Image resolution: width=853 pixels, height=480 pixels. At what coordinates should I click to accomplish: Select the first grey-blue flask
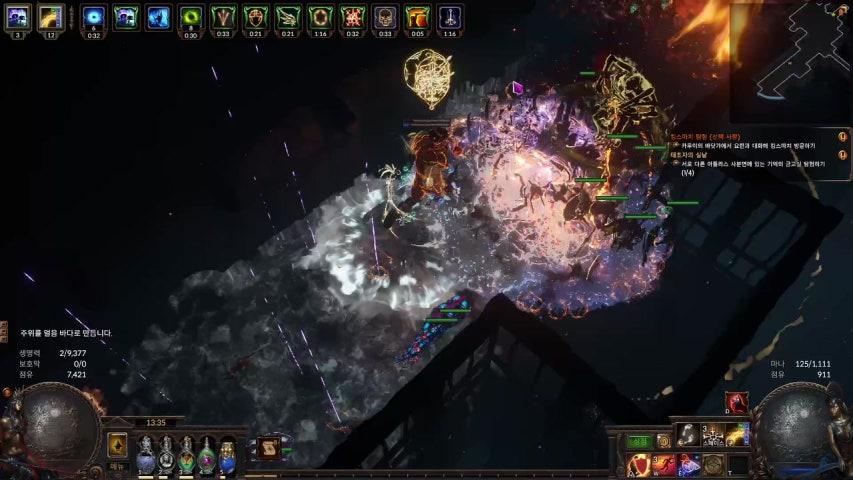point(146,457)
